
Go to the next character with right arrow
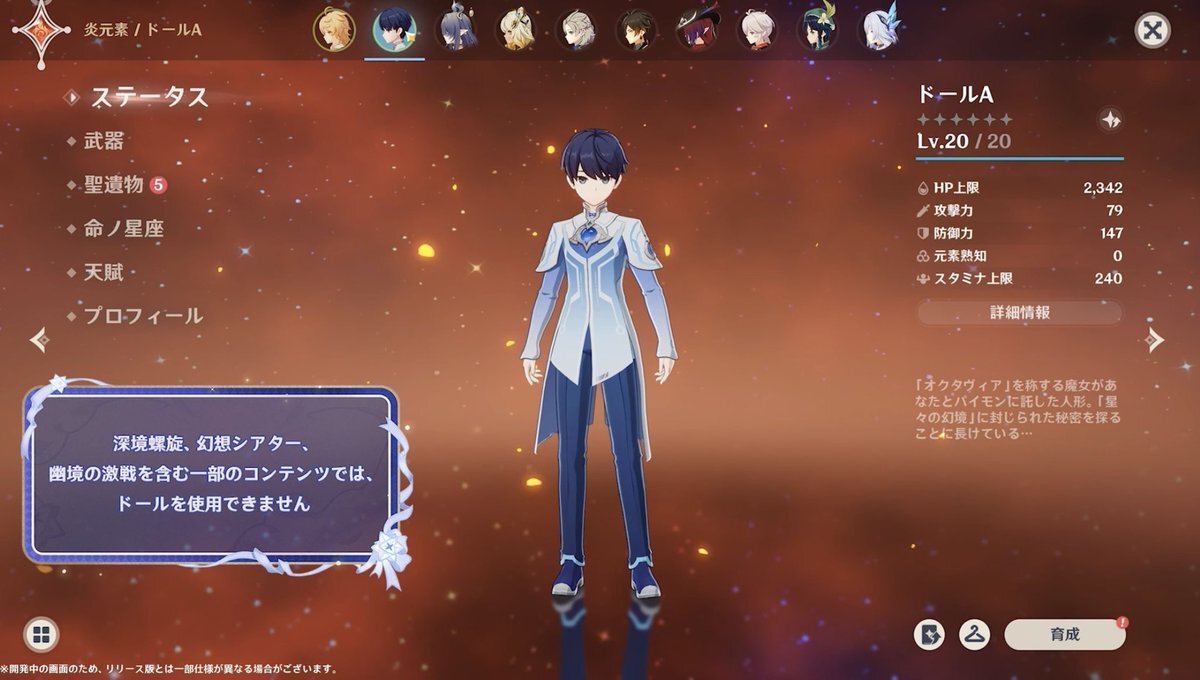point(1155,340)
